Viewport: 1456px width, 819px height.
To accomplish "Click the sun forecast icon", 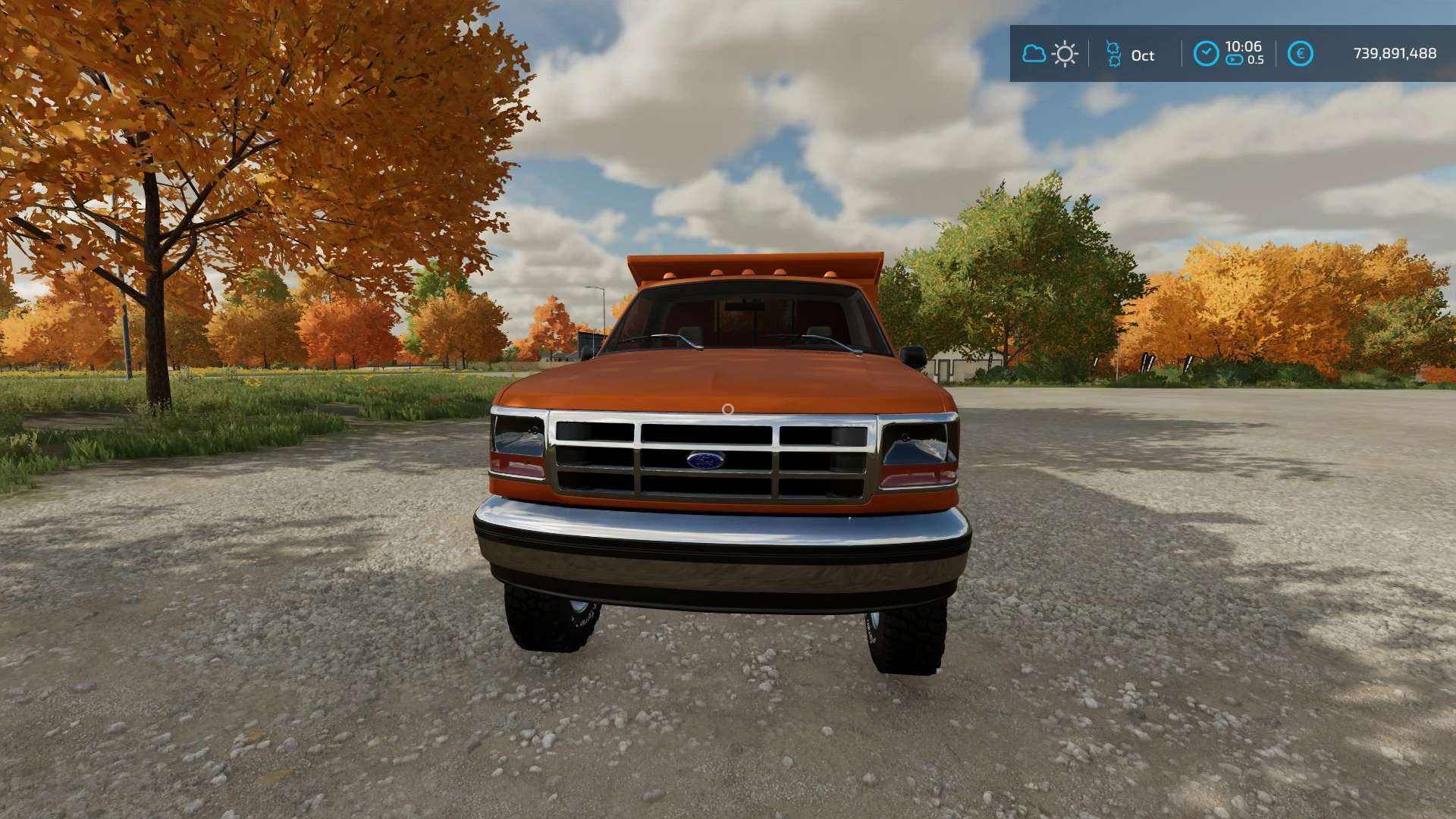I will point(1065,54).
